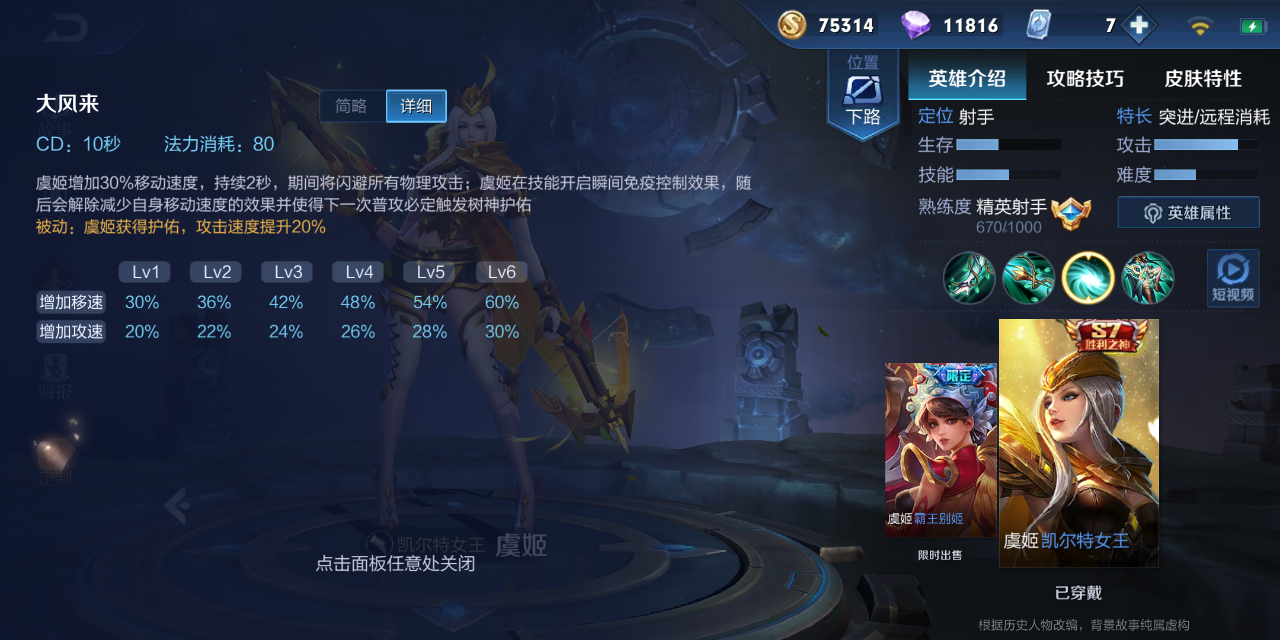Open the 英雄介绍 tab
This screenshot has height=640, width=1280.
pos(966,79)
